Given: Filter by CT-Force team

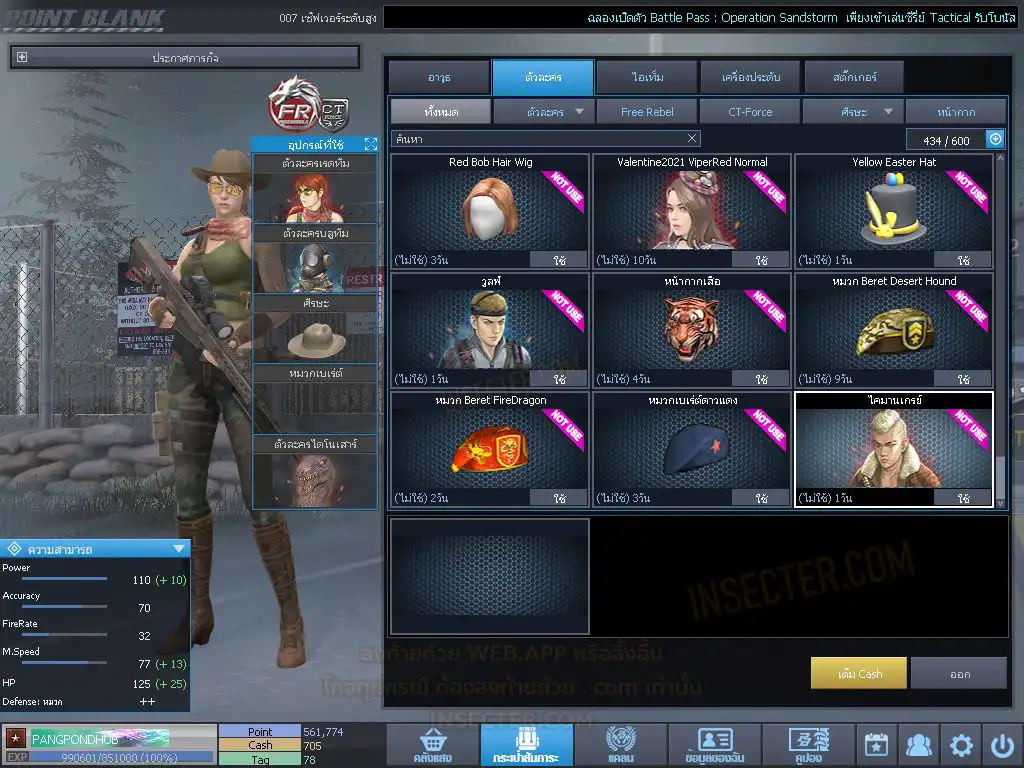Looking at the screenshot, I should point(750,112).
